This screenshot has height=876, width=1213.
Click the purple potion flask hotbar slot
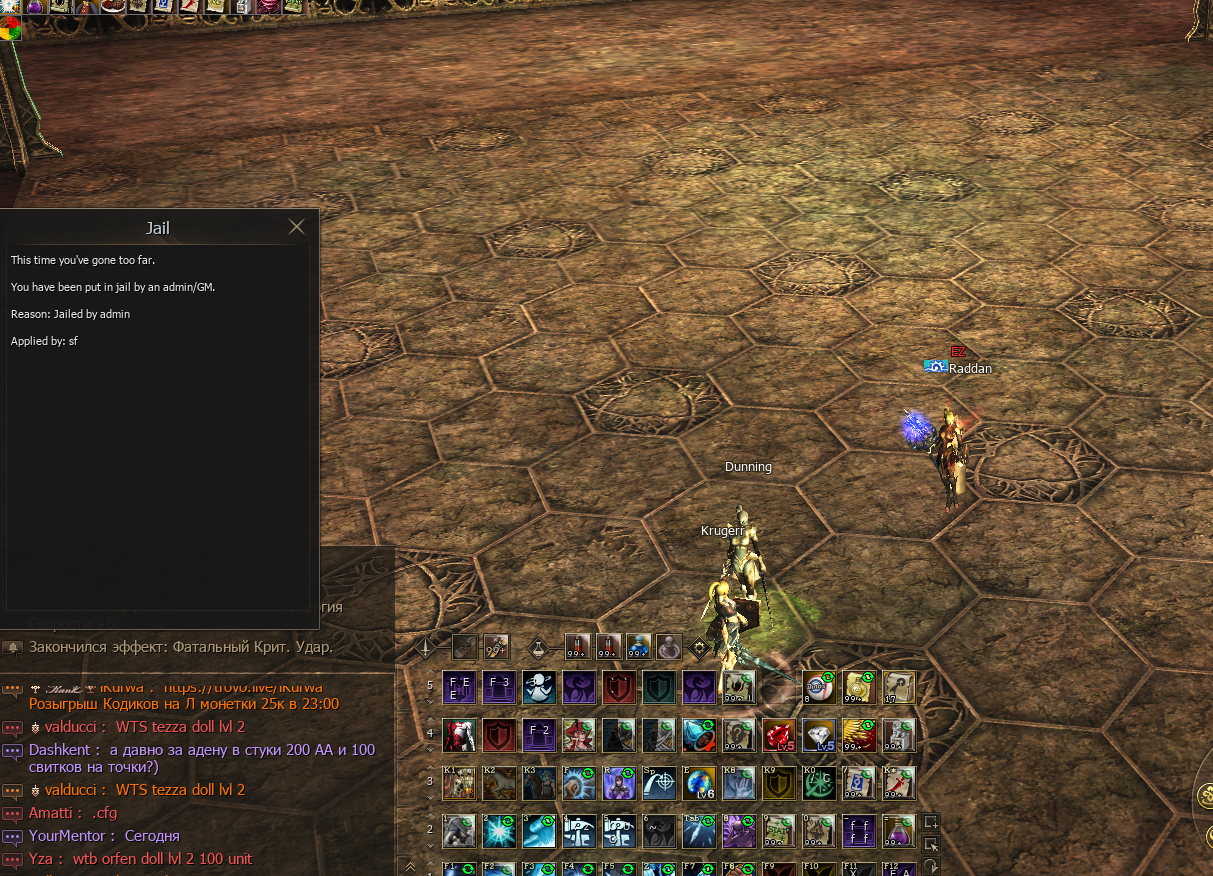898,830
